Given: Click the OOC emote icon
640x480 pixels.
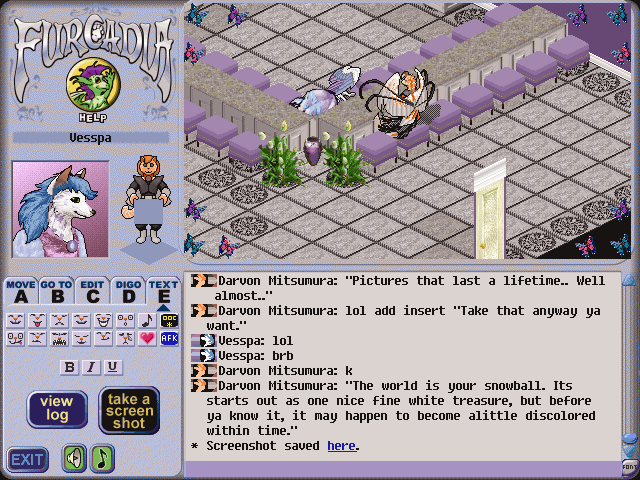Looking at the screenshot, I should click(x=169, y=320).
